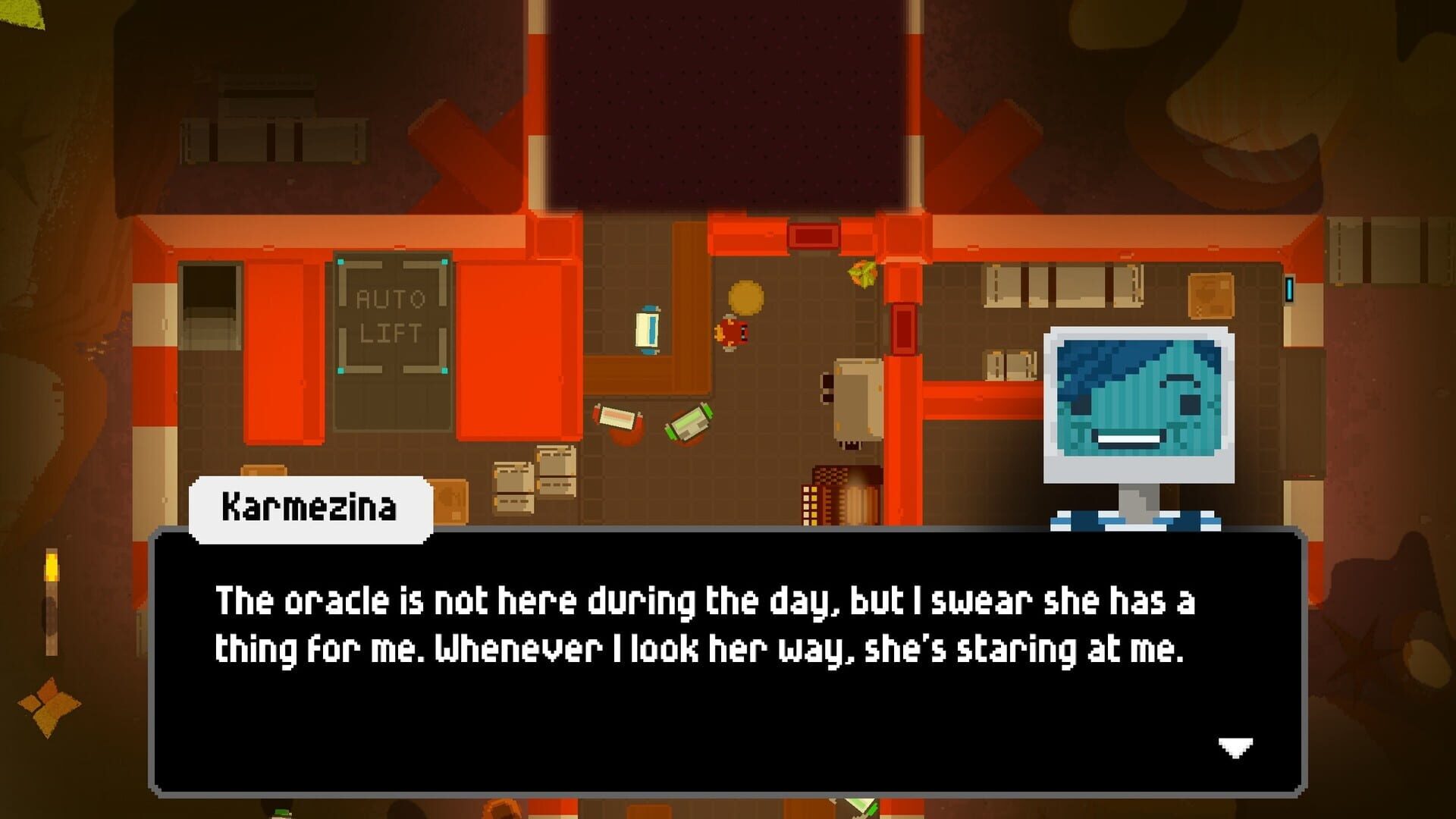This screenshot has width=1456, height=819.
Task: Advance dialogue with the down arrow
Action: point(1235,747)
